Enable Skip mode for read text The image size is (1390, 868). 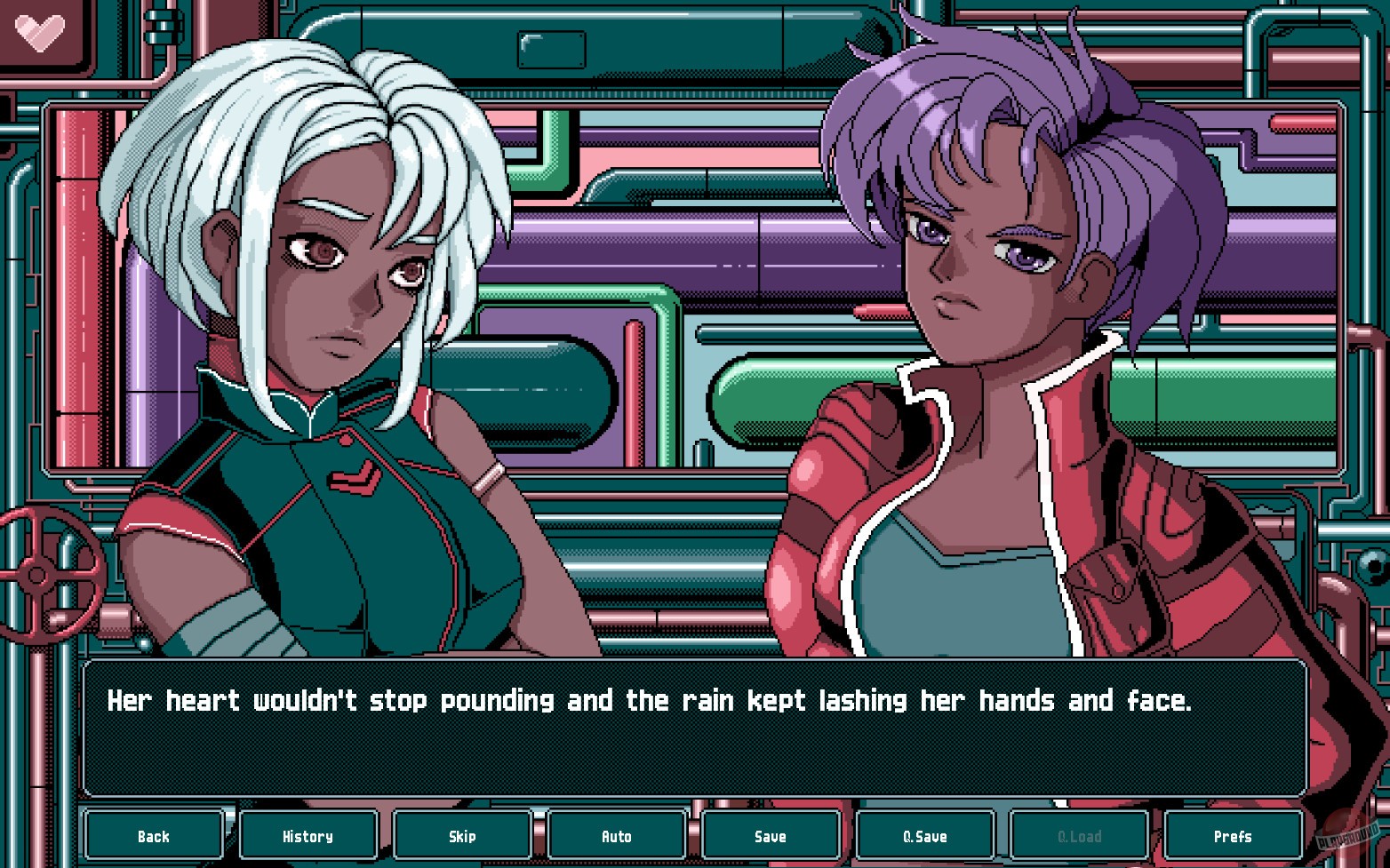click(x=462, y=835)
